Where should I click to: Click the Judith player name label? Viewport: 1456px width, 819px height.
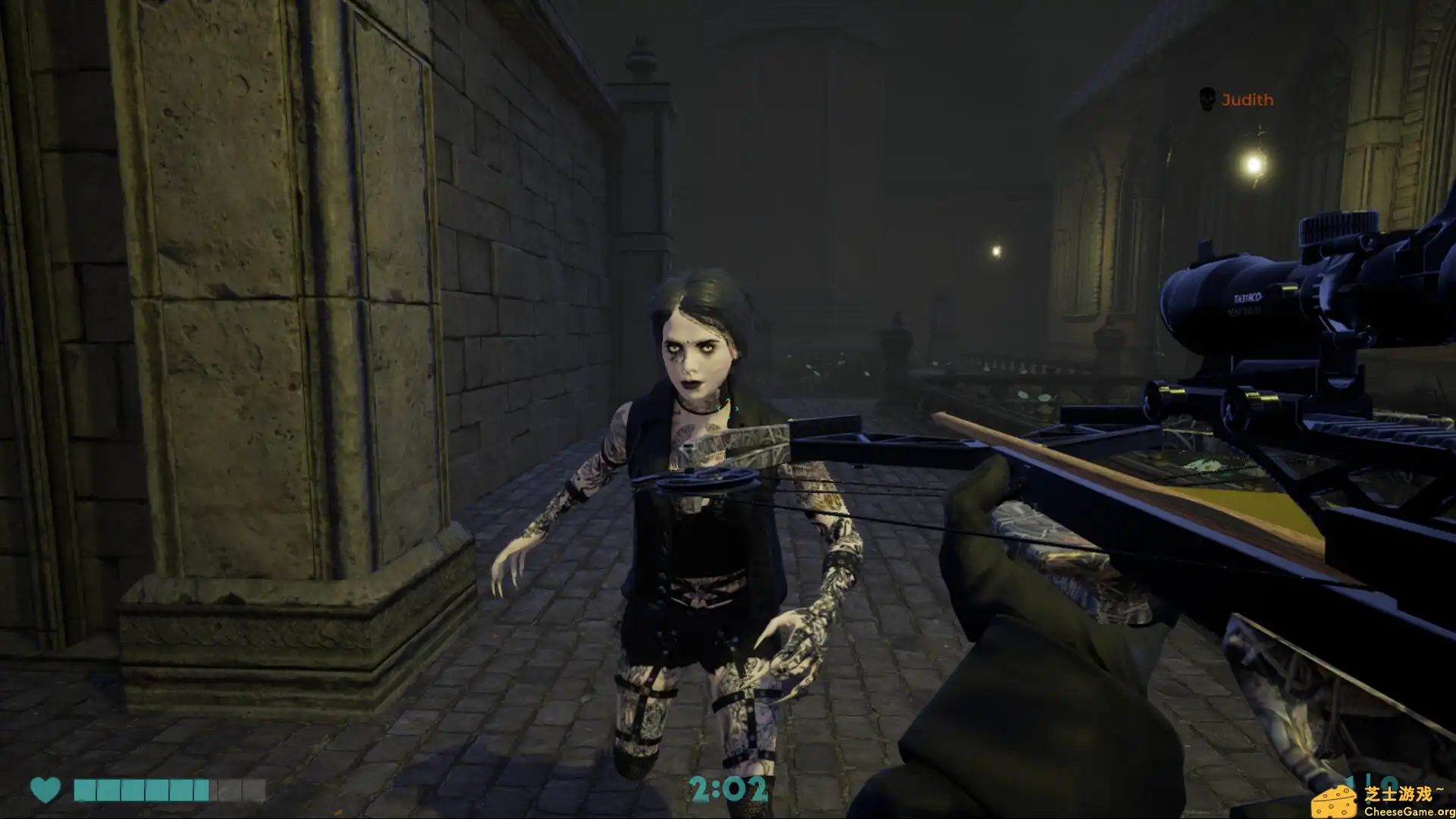pos(1247,99)
